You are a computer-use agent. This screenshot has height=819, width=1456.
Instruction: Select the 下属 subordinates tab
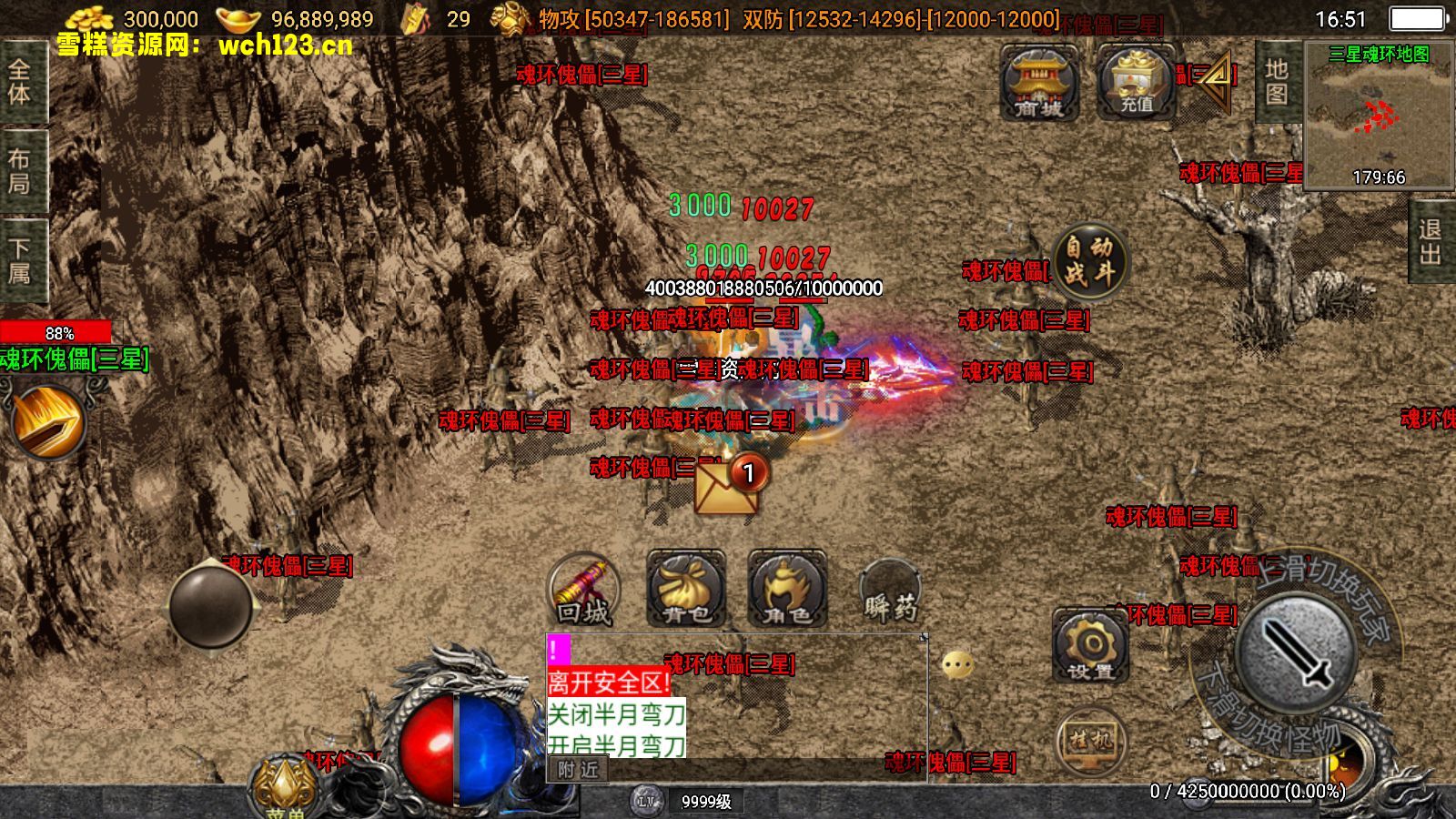pos(20,260)
